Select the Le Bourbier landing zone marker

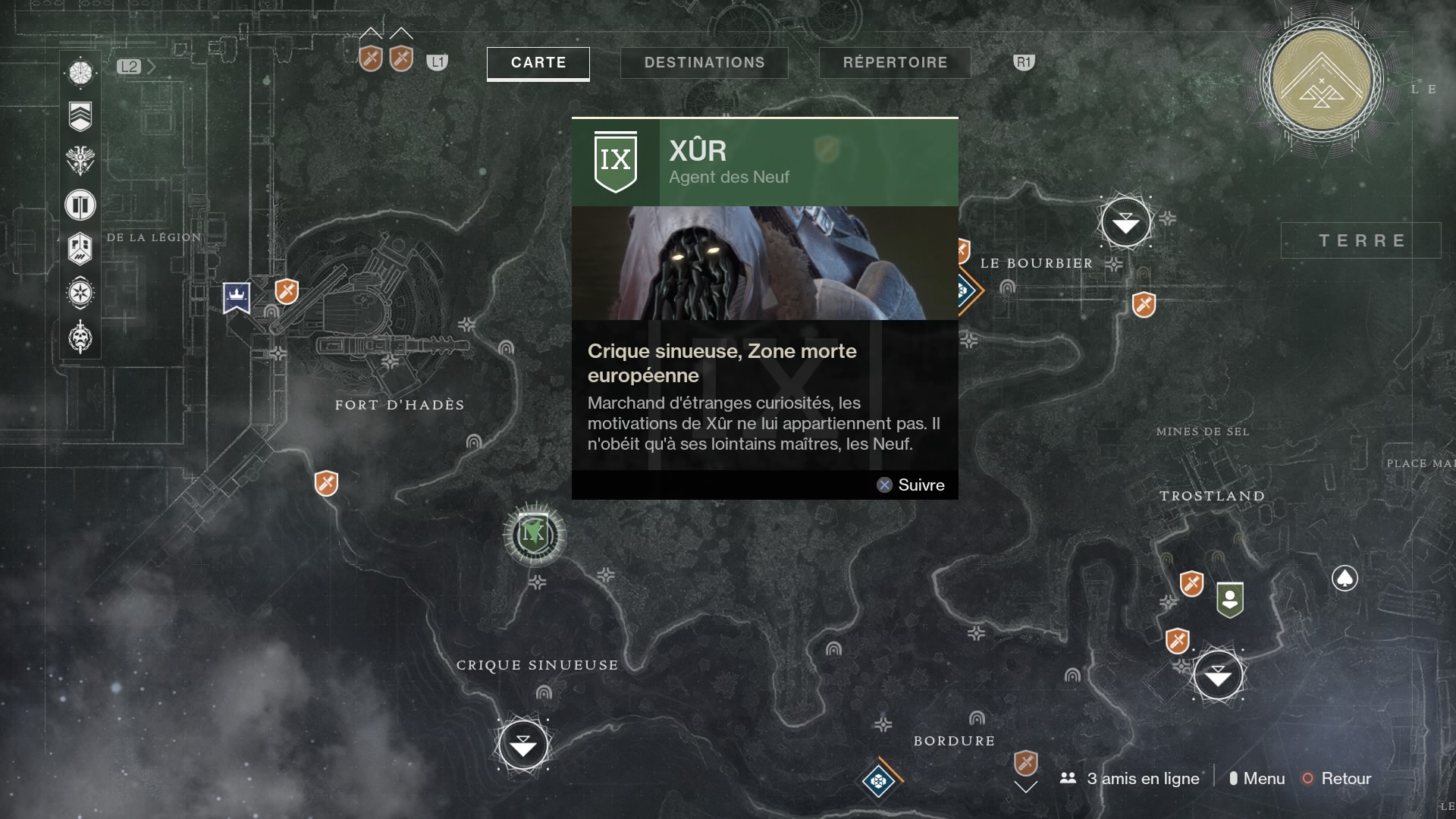point(1126,223)
